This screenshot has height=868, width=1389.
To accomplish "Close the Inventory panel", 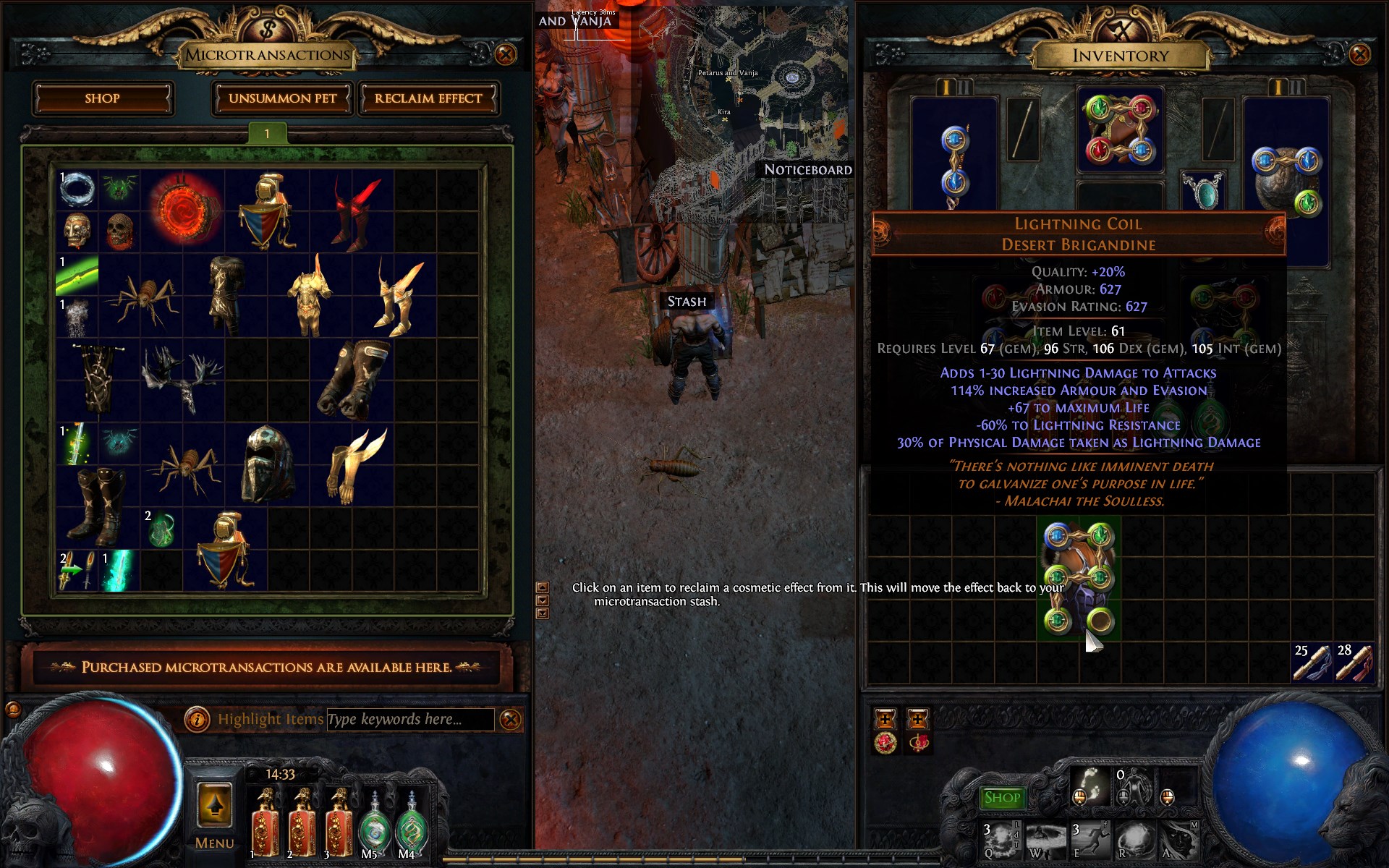I will click(1359, 54).
